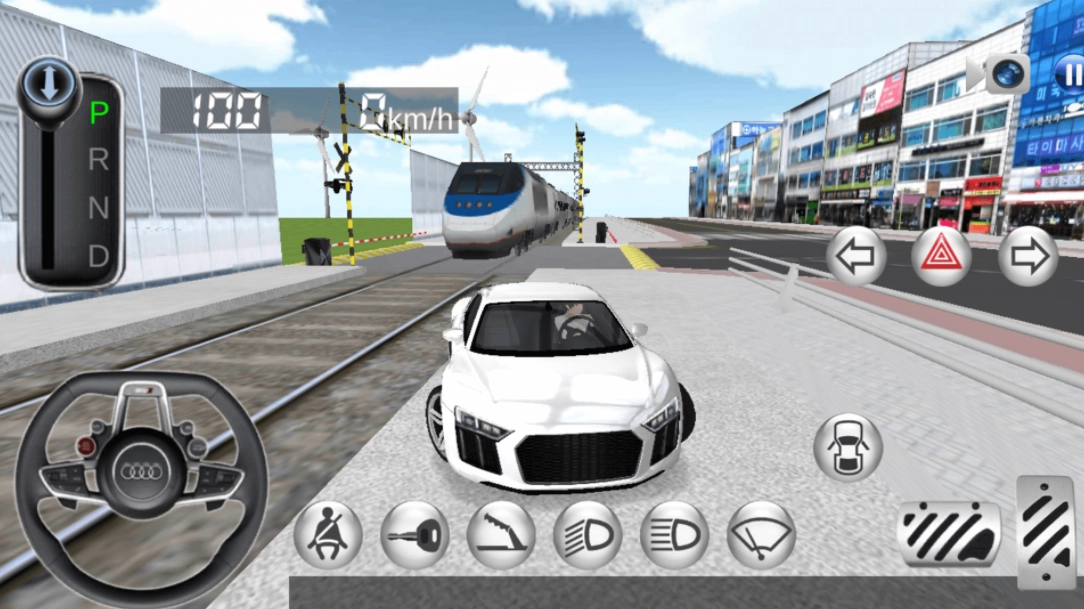Select P on the gear shifter
The image size is (1084, 609).
[98, 113]
